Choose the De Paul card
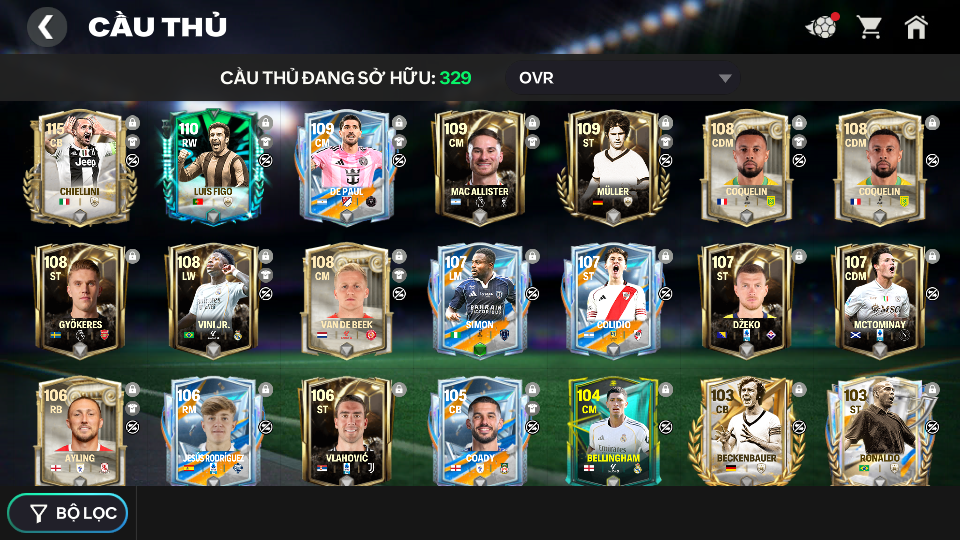The height and width of the screenshot is (540, 960). [346, 166]
